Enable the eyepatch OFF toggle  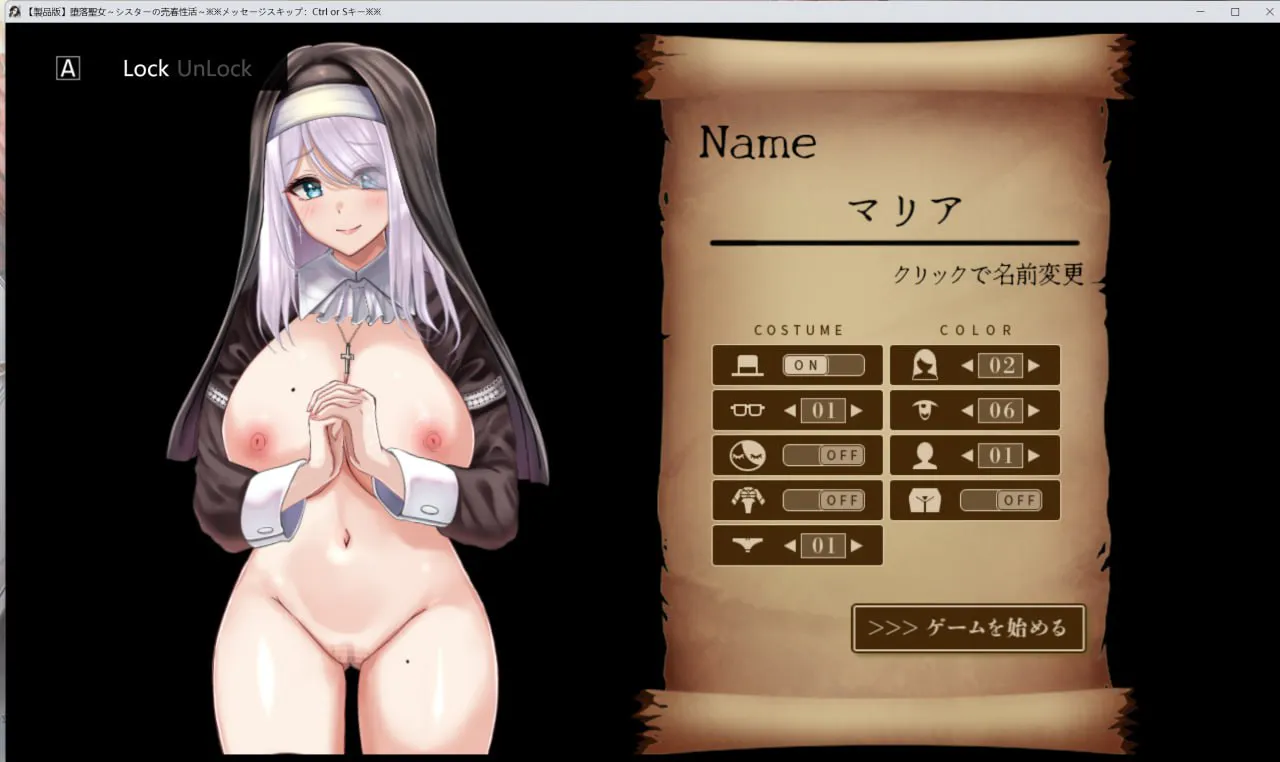822,454
